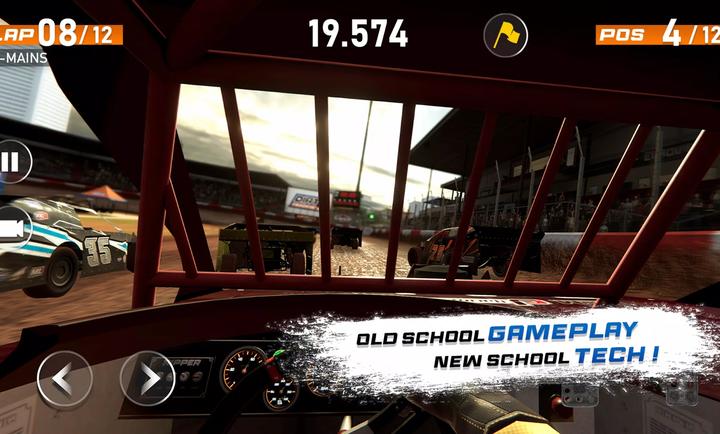
Task: Steer left with the left arrow button
Action: [64, 379]
